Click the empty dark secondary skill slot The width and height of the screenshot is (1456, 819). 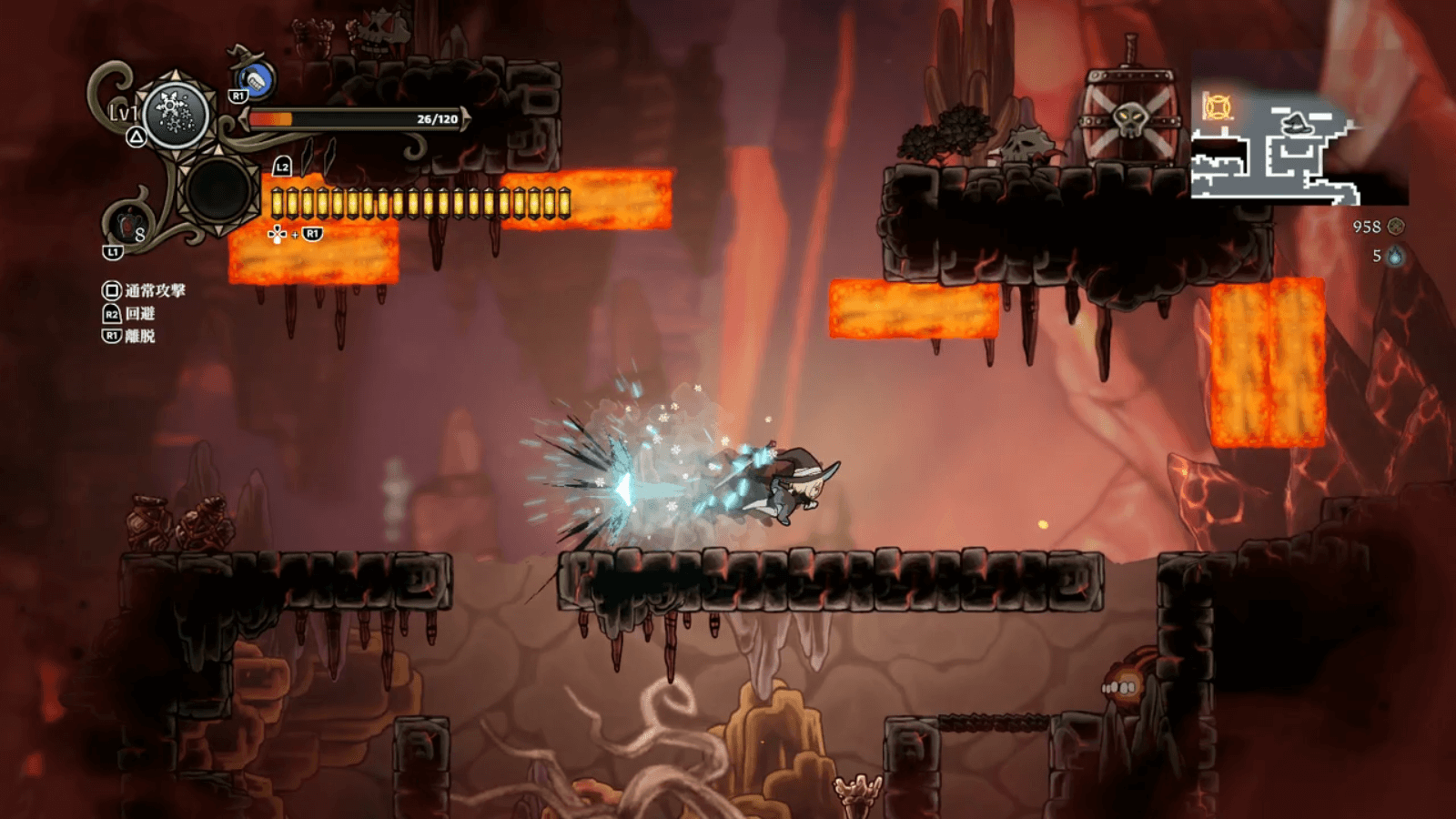(x=218, y=191)
